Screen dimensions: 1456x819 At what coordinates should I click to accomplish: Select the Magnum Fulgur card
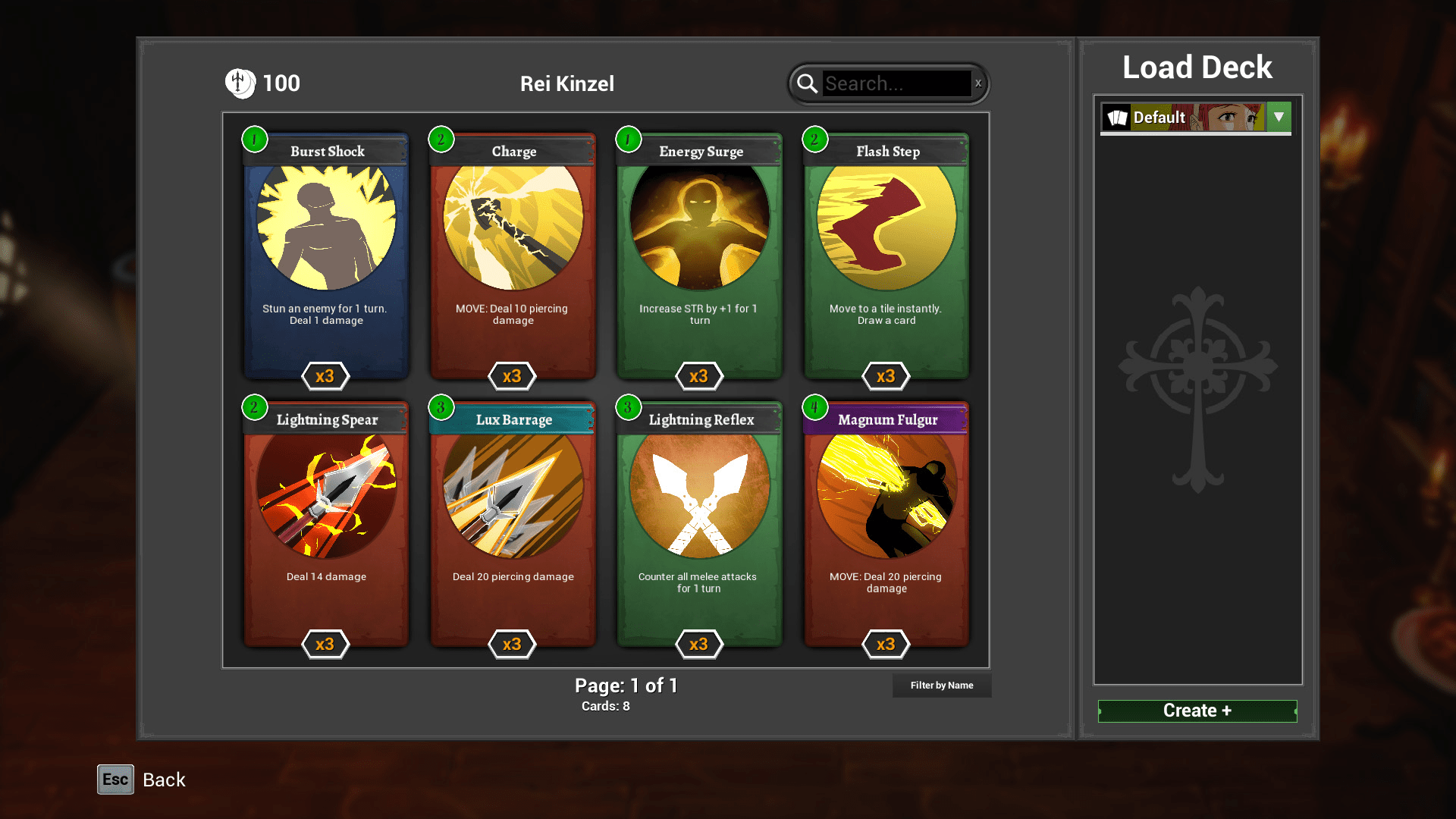pos(886,525)
